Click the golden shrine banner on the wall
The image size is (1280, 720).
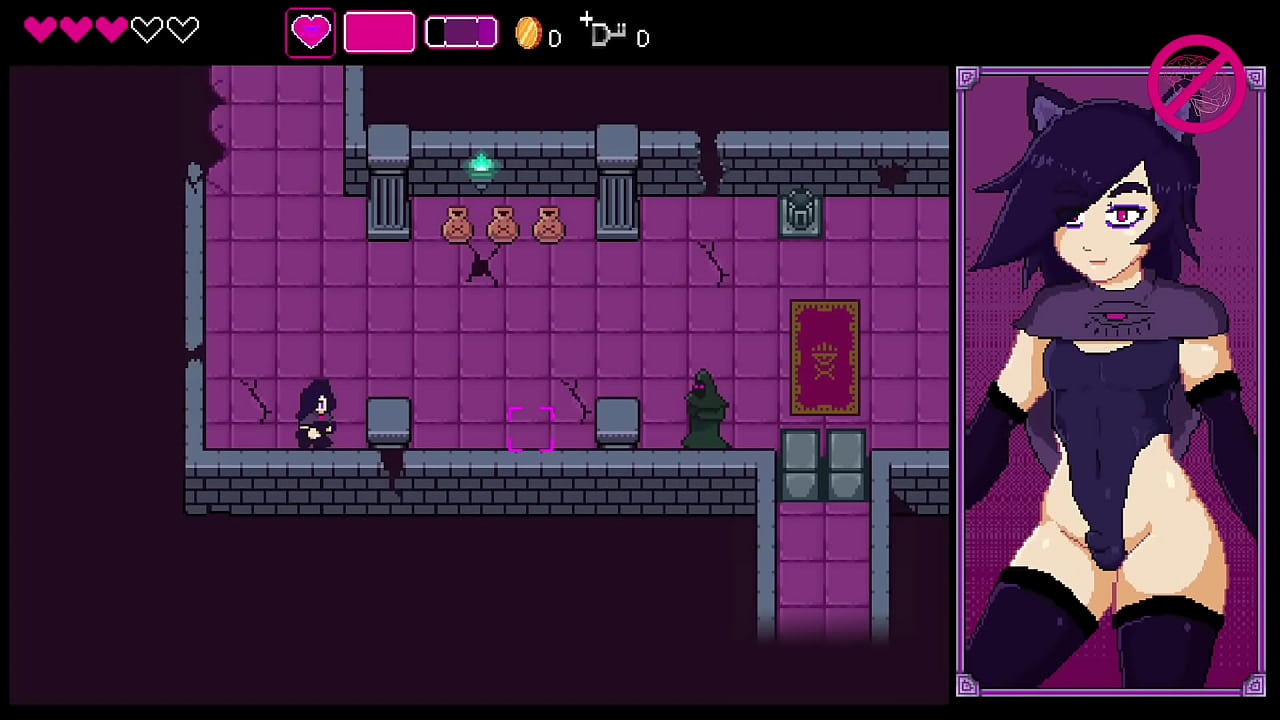click(824, 357)
